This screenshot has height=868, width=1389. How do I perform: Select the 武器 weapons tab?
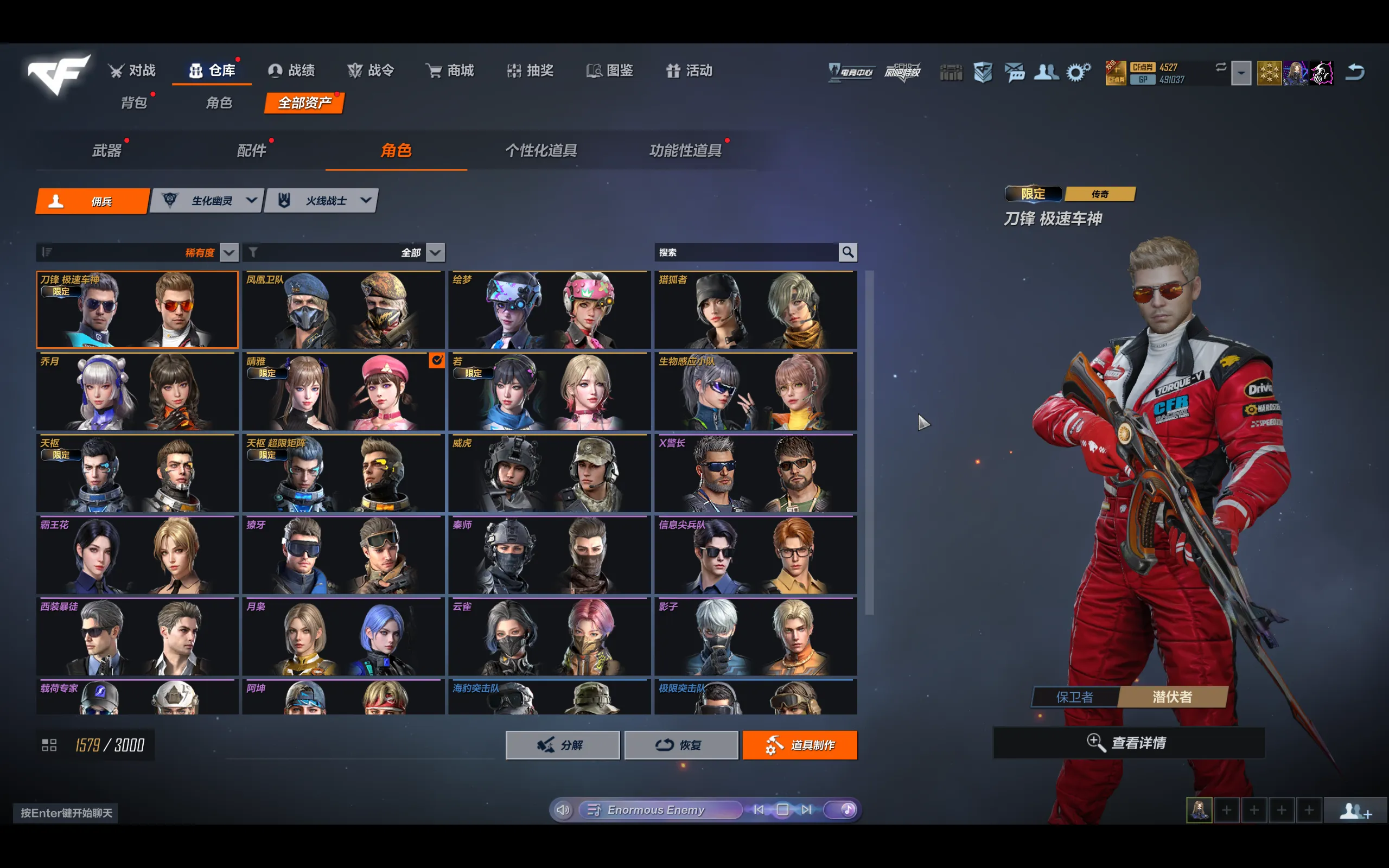coord(107,150)
